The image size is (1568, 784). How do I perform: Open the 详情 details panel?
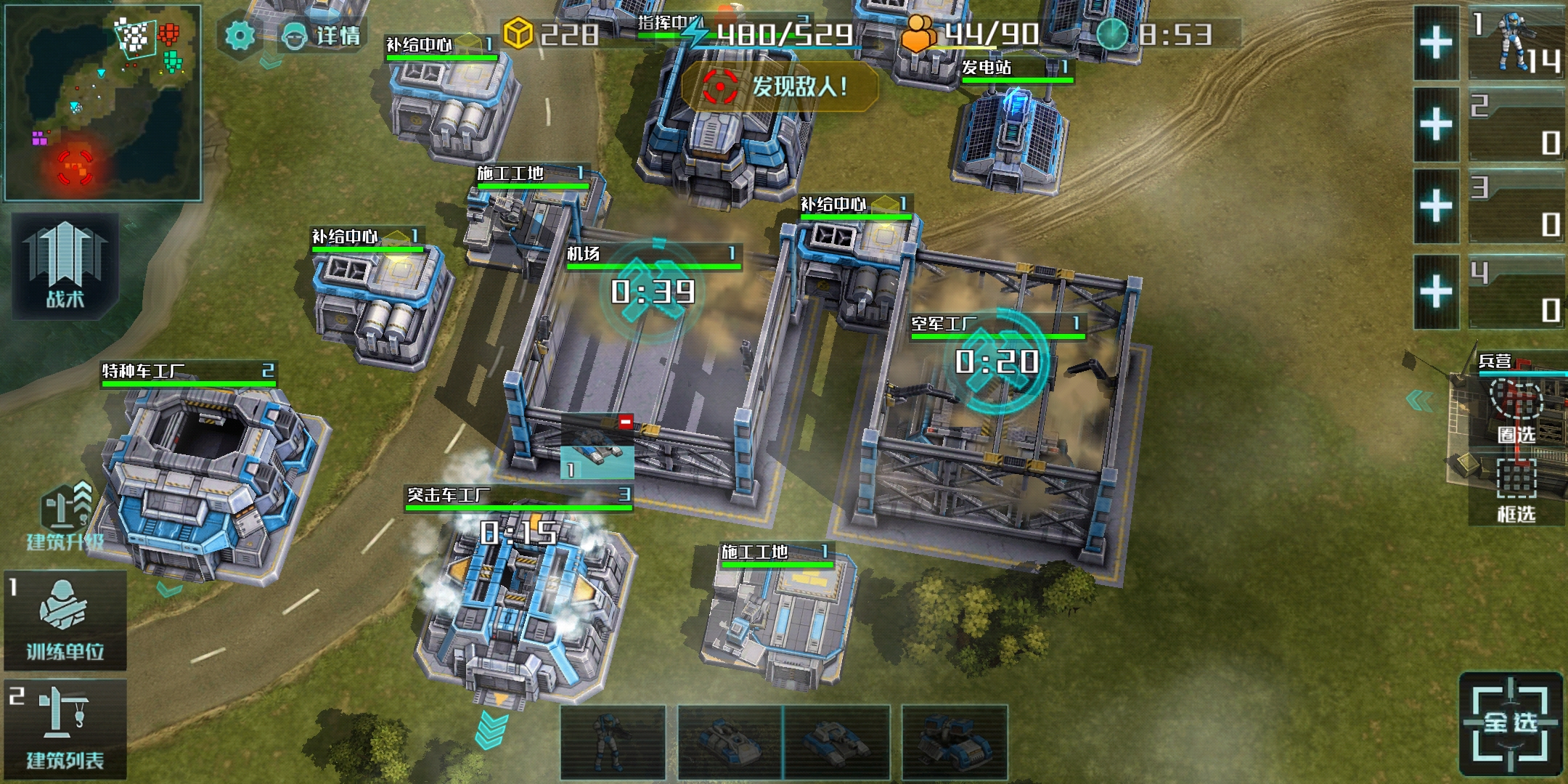coord(323,35)
